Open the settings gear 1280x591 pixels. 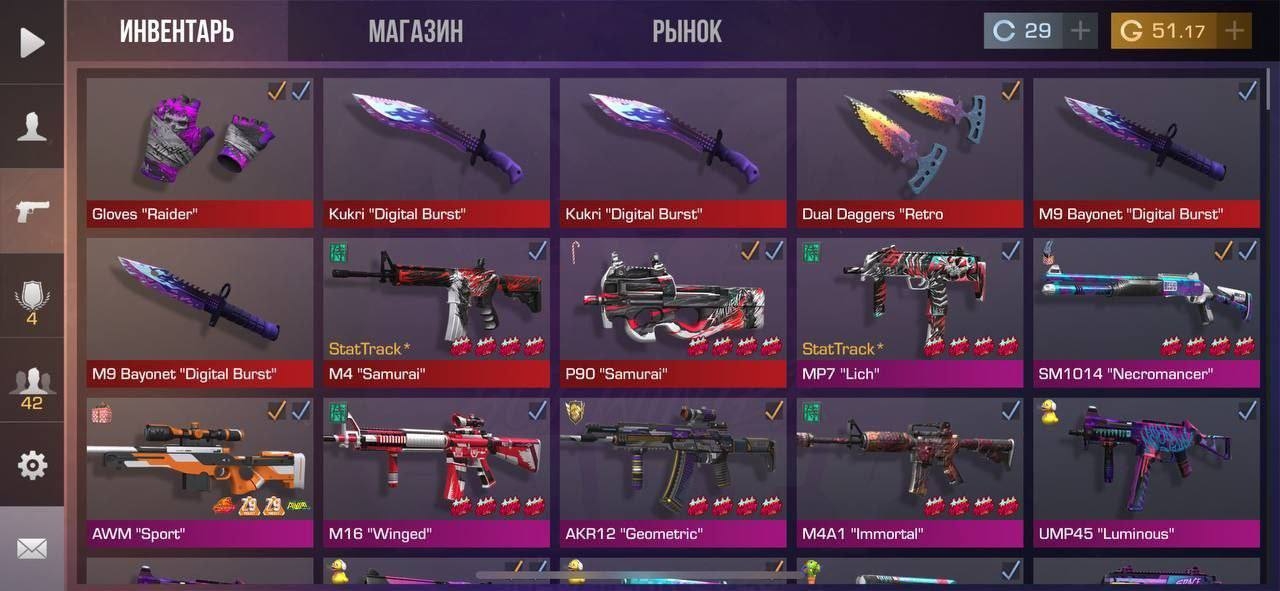point(32,465)
